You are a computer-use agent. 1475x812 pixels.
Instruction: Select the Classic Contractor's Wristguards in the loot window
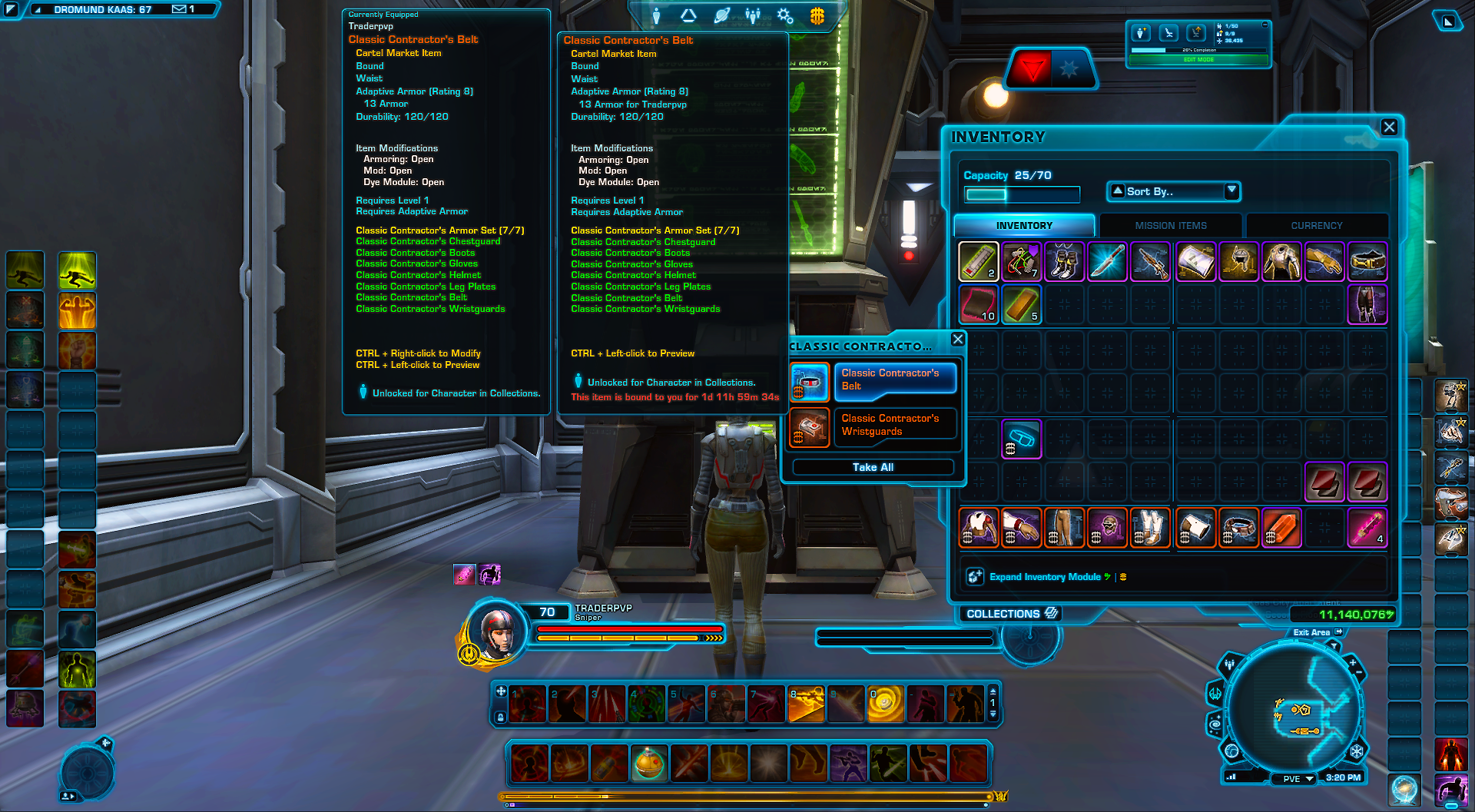(x=895, y=425)
